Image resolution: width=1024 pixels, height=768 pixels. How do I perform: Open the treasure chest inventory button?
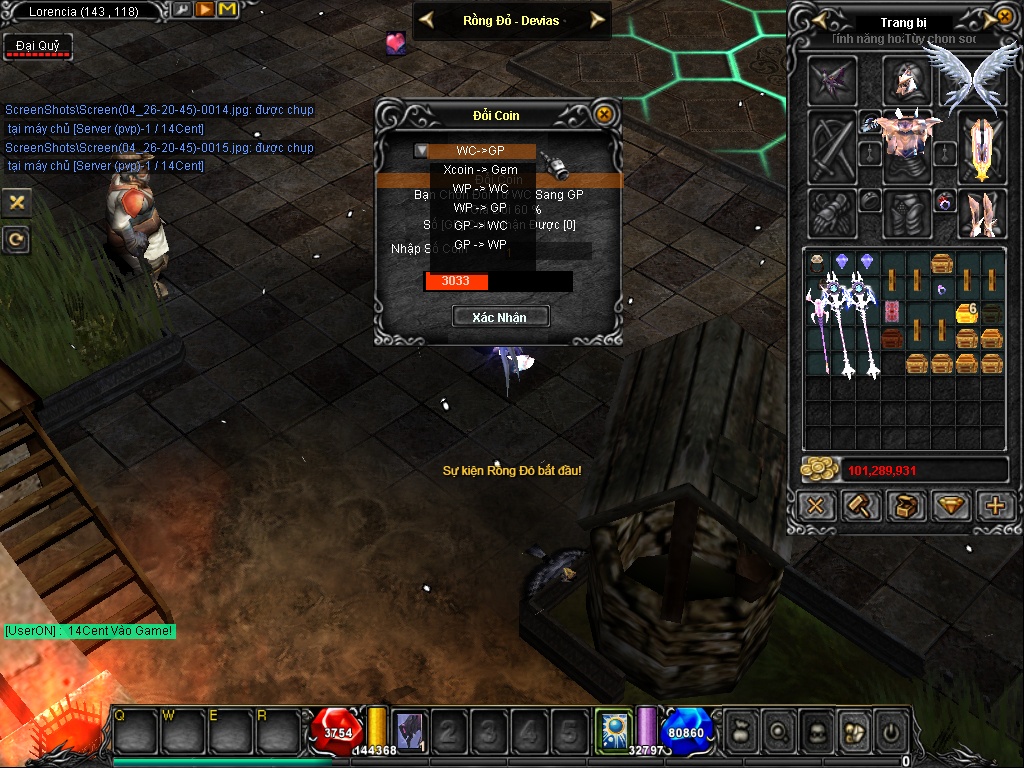pyautogui.click(x=906, y=506)
